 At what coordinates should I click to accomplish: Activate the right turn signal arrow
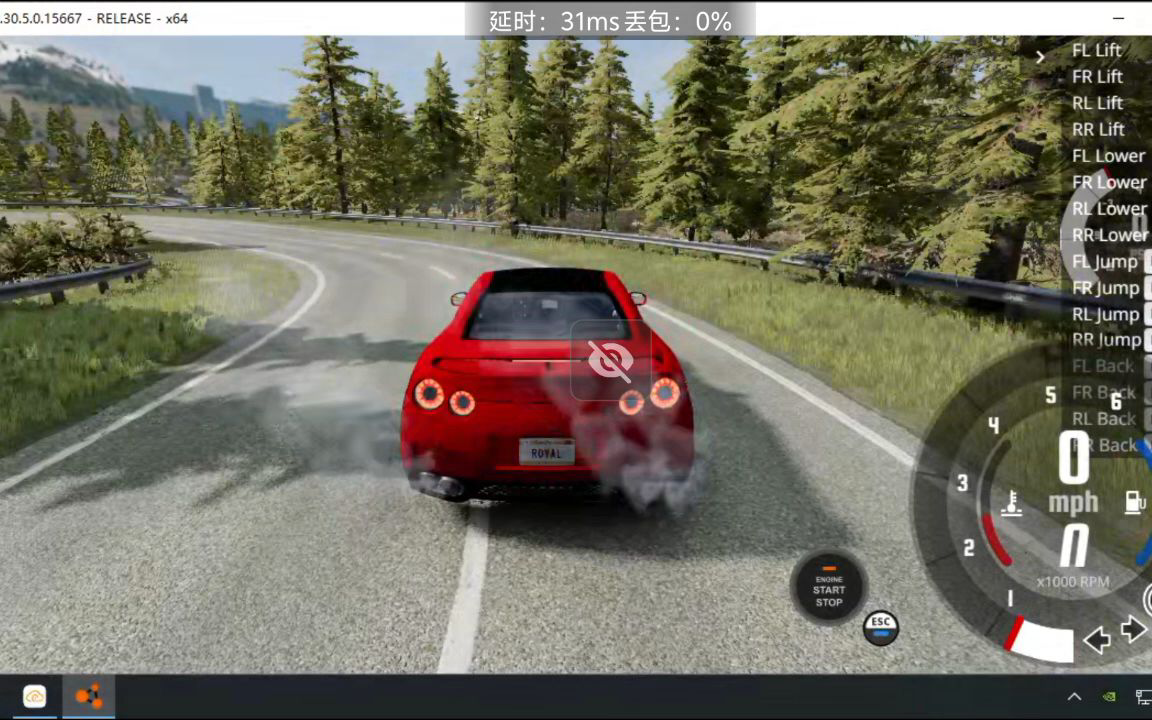coord(1133,629)
